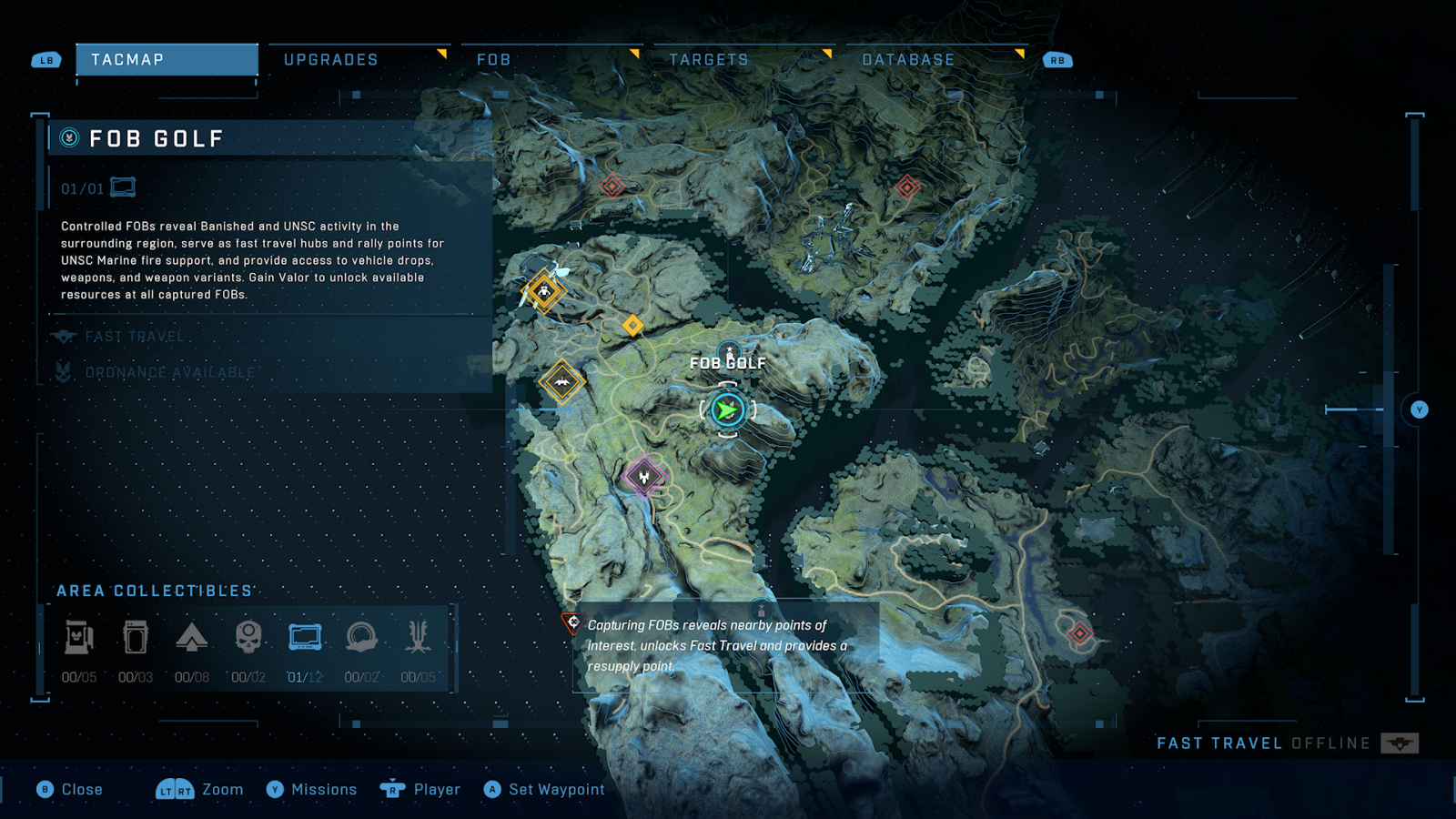Select the skull collectible icon

pos(248,638)
